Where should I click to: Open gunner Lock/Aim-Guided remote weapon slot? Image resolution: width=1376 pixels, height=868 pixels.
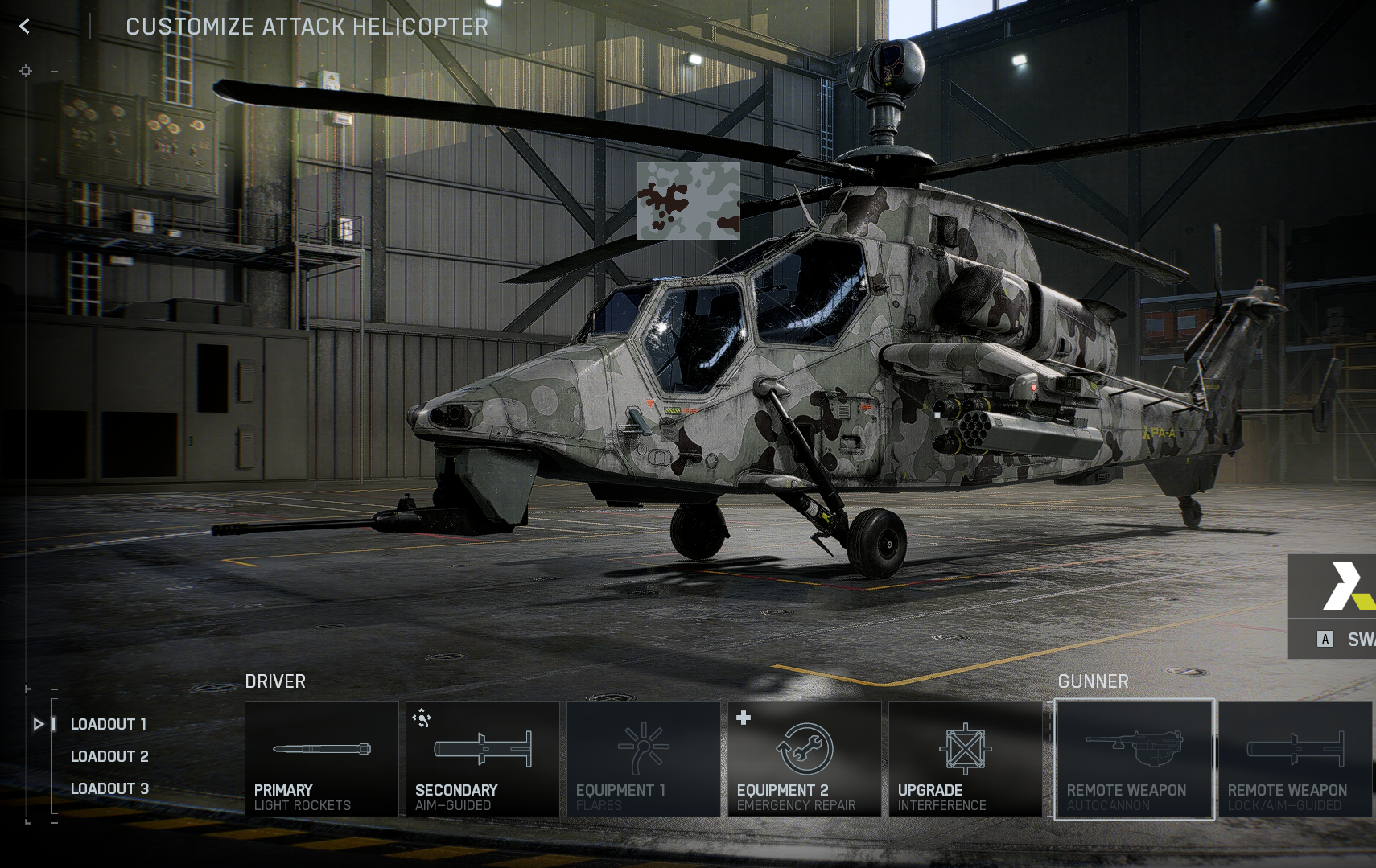(x=1295, y=759)
